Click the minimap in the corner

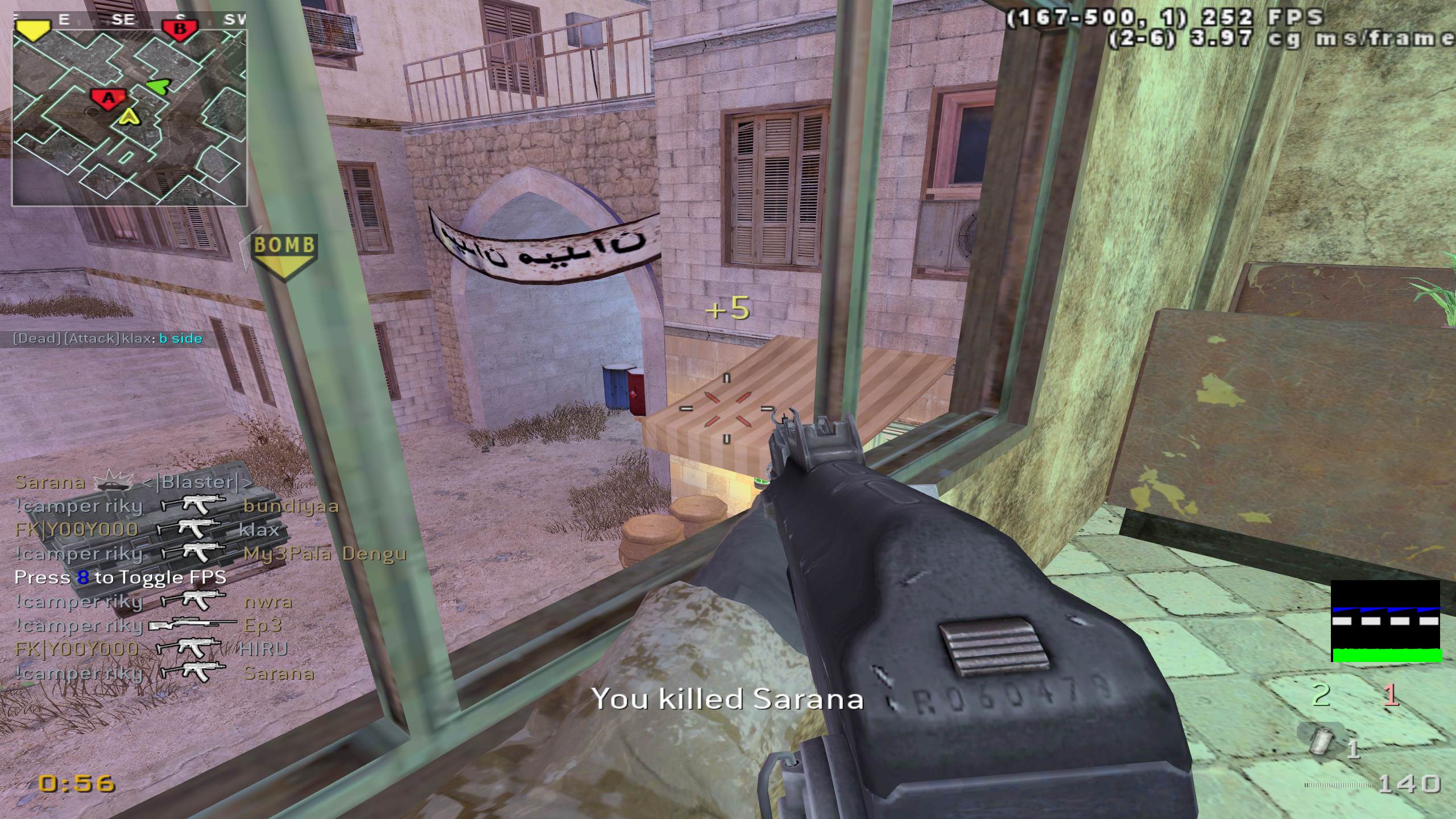click(130, 118)
